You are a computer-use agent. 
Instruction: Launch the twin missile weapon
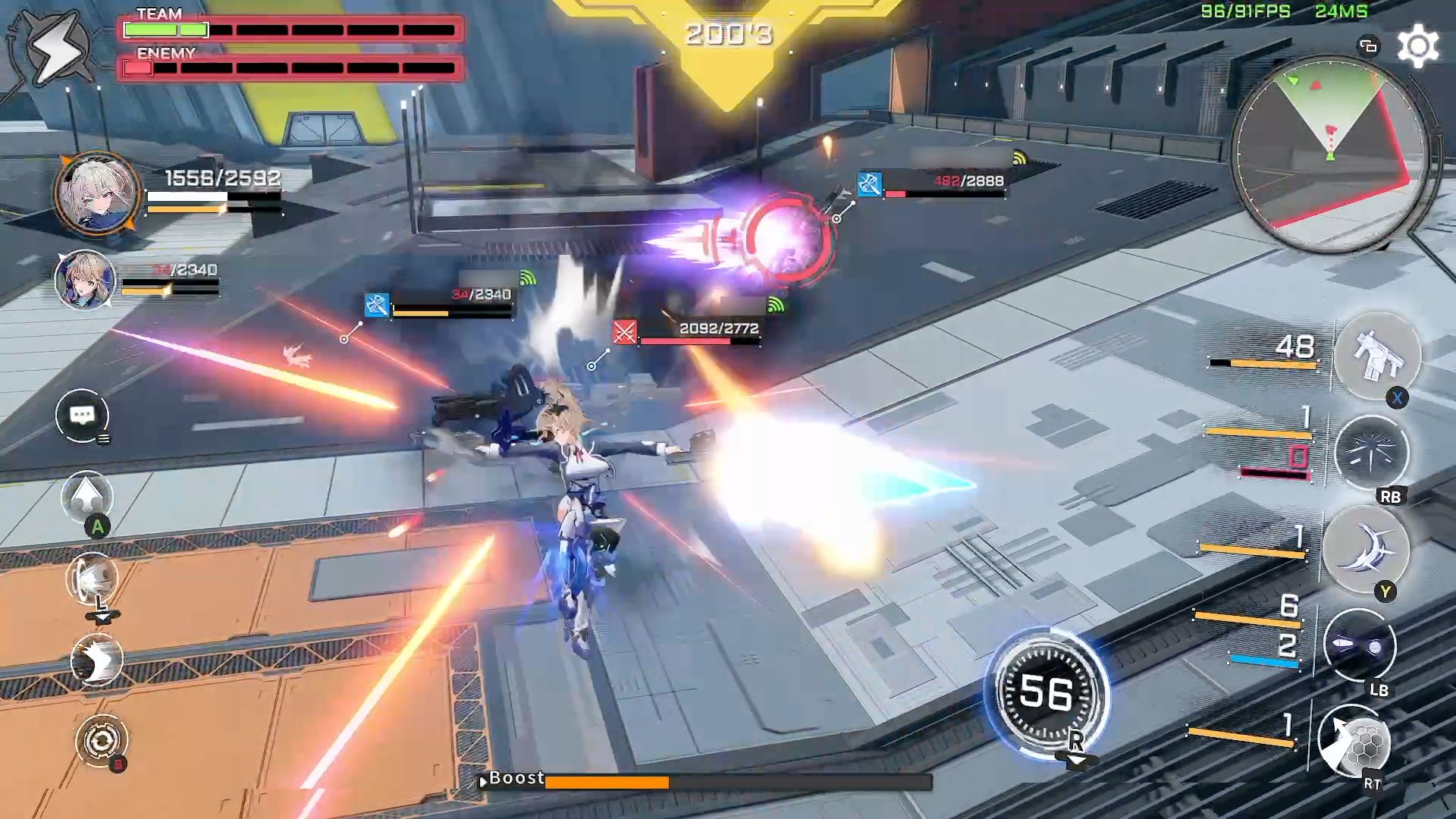[1359, 646]
